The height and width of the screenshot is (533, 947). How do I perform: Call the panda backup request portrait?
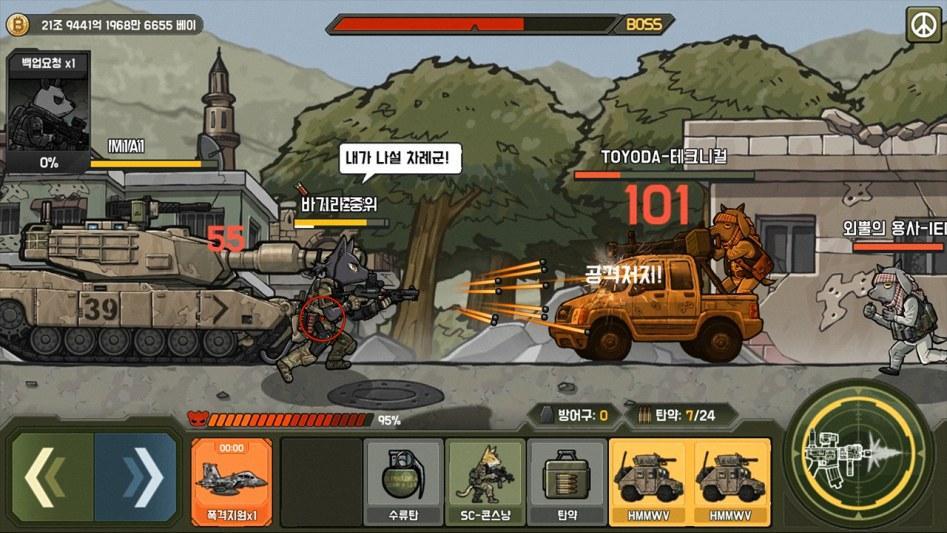(49, 113)
